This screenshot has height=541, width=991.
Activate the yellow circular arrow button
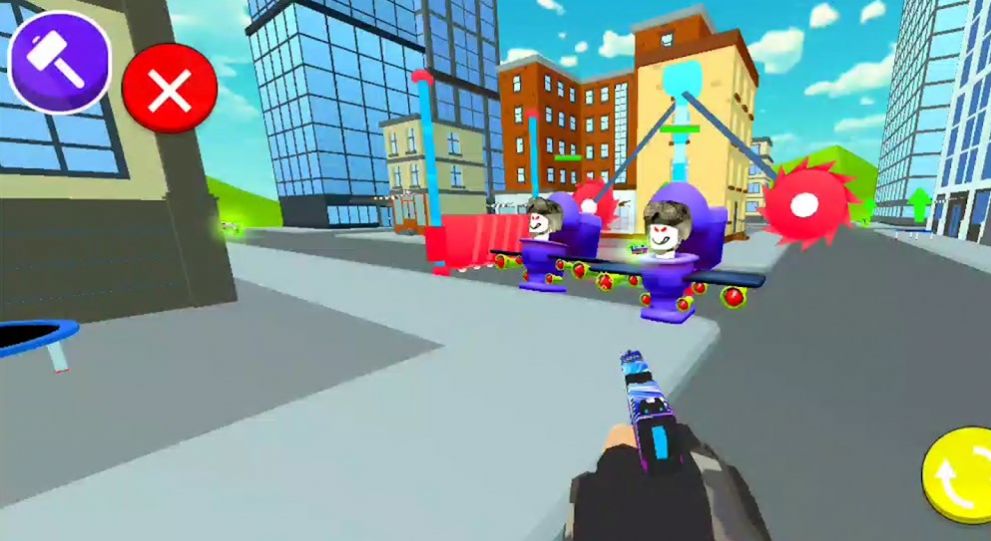pos(957,475)
